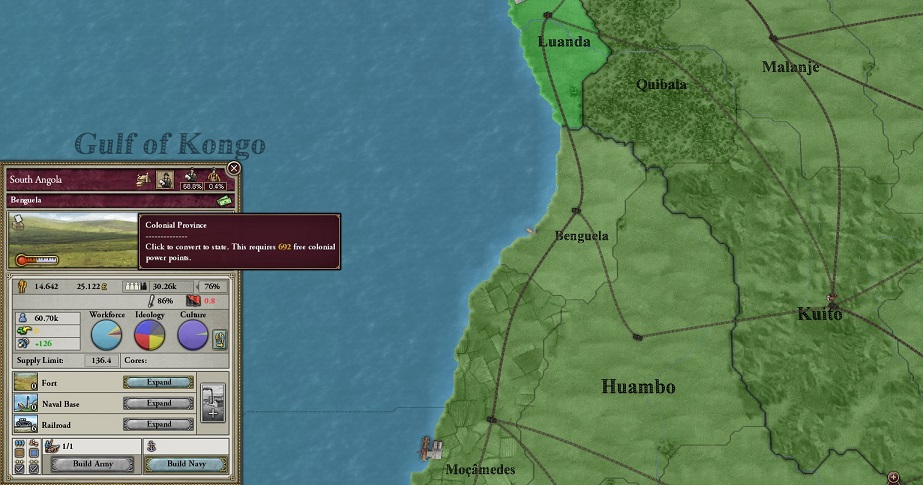Expand the Fort building
Viewport: 923px width, 485px height.
159,382
